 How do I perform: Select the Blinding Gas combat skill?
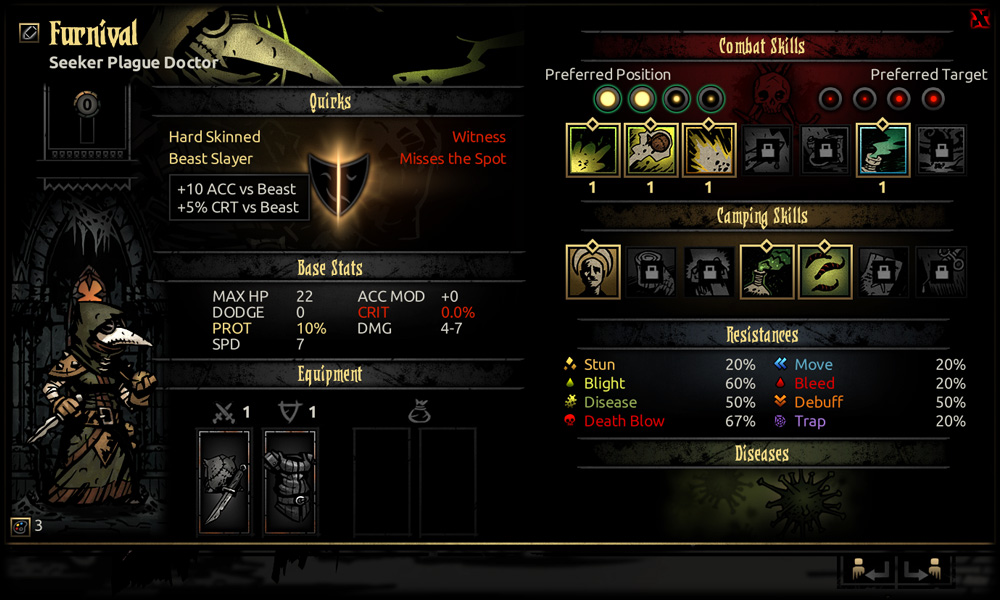click(x=709, y=151)
